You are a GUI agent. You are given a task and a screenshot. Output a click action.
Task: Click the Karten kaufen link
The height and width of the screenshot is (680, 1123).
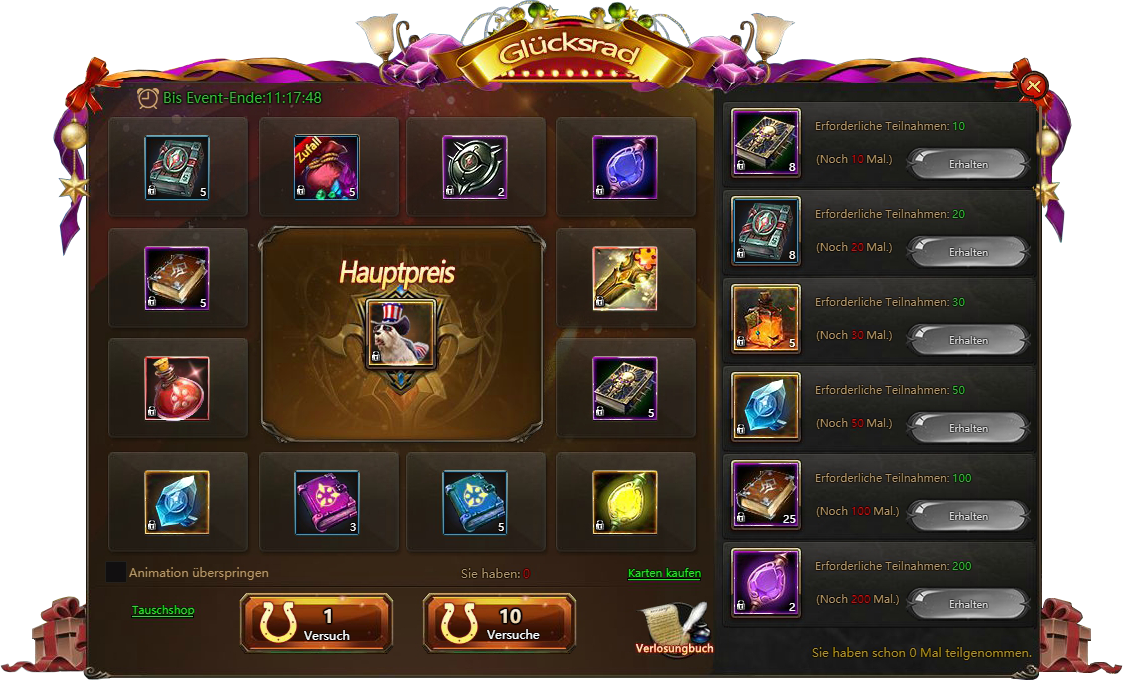tap(664, 573)
